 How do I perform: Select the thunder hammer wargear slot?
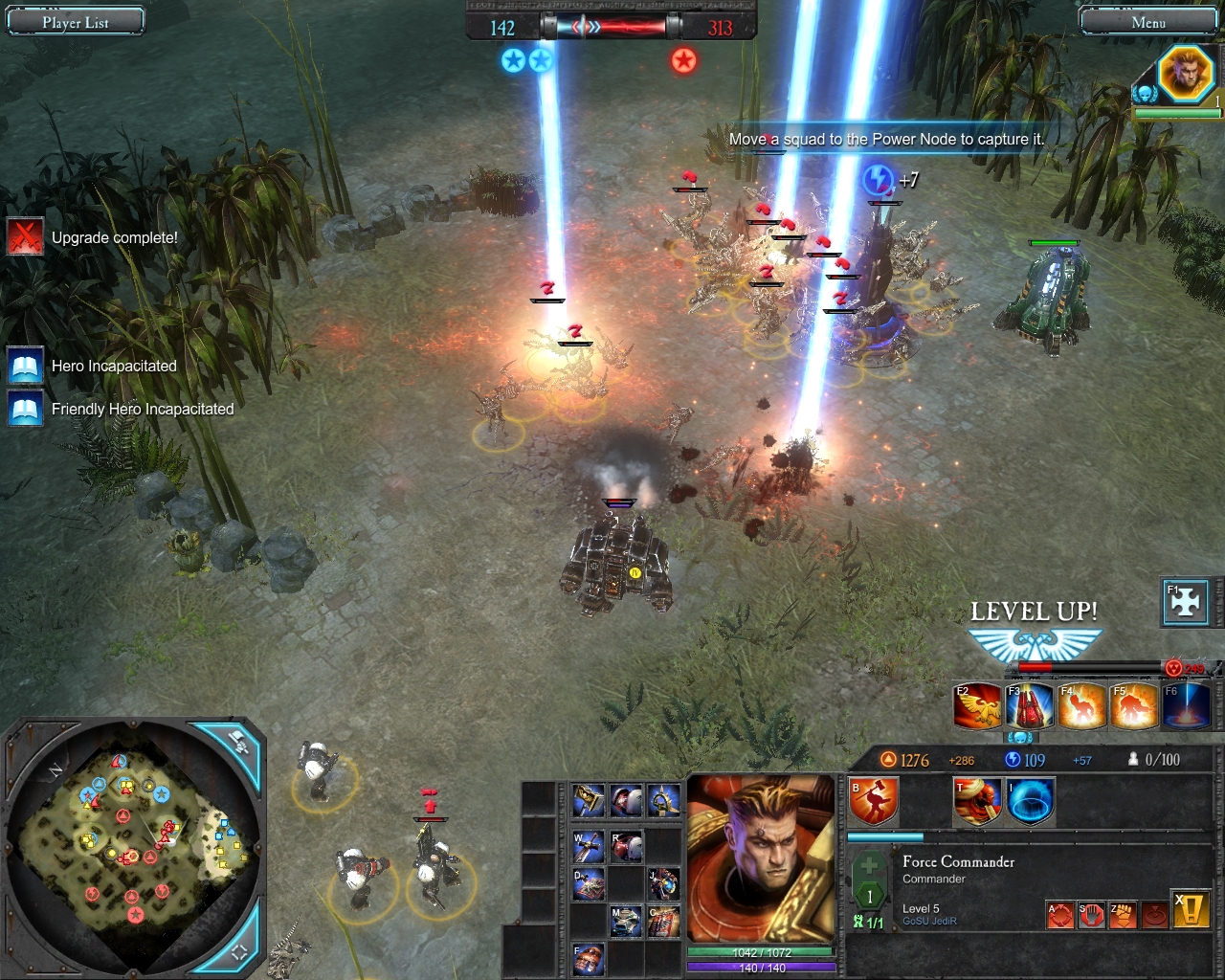[588, 800]
